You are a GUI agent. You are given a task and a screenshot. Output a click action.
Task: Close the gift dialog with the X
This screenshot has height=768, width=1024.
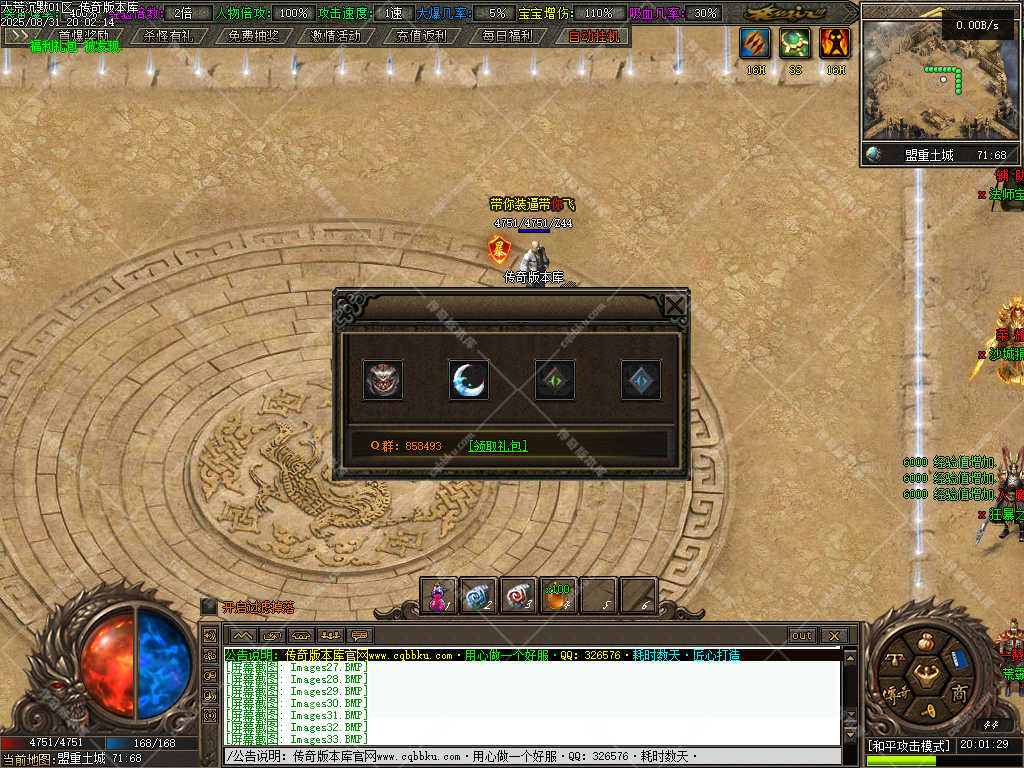point(676,305)
